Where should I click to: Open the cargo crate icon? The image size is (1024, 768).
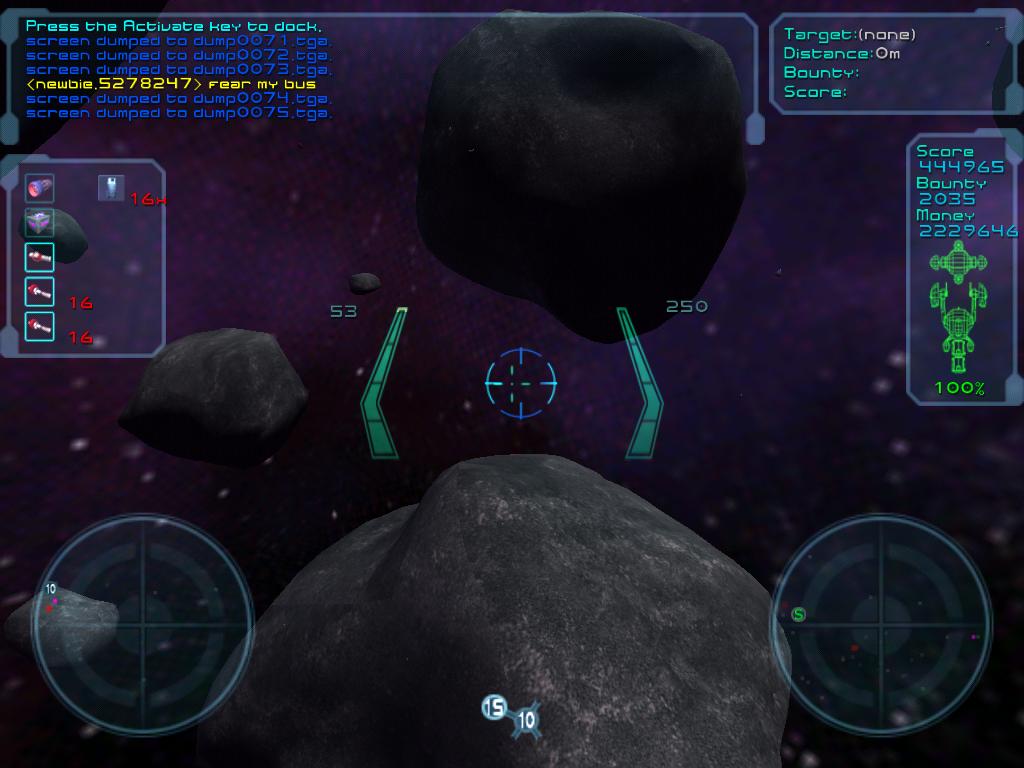click(39, 222)
